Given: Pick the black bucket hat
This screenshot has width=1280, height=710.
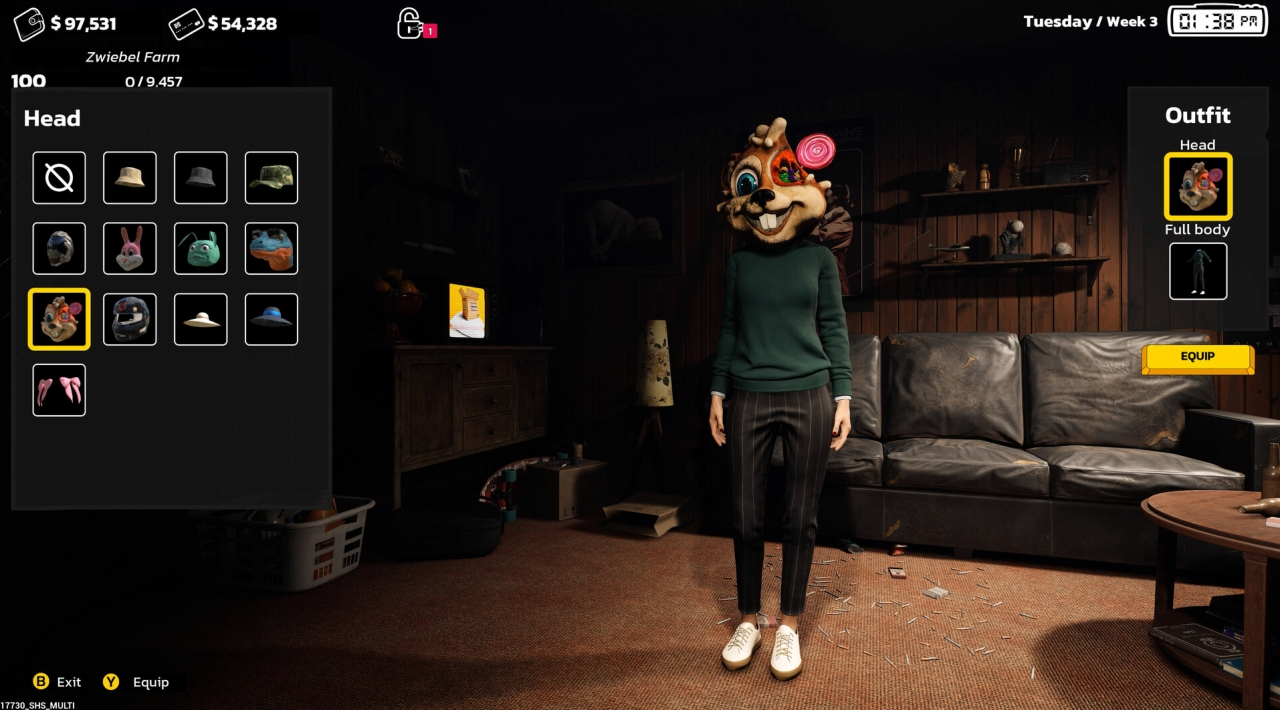Looking at the screenshot, I should tap(201, 178).
